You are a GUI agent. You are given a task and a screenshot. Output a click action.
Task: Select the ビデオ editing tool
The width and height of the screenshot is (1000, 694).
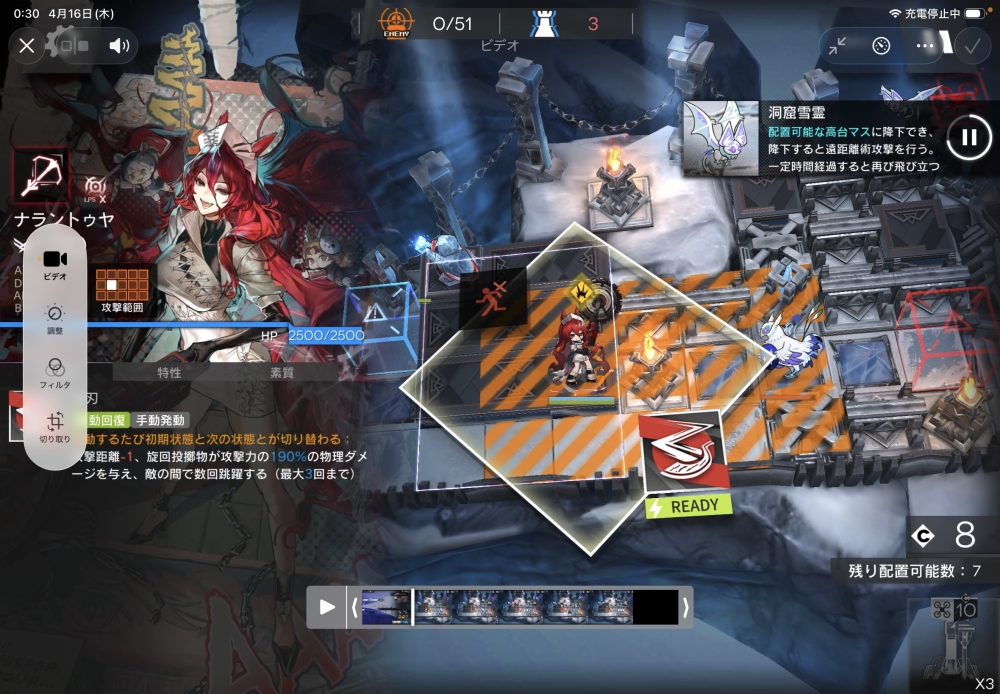point(55,264)
